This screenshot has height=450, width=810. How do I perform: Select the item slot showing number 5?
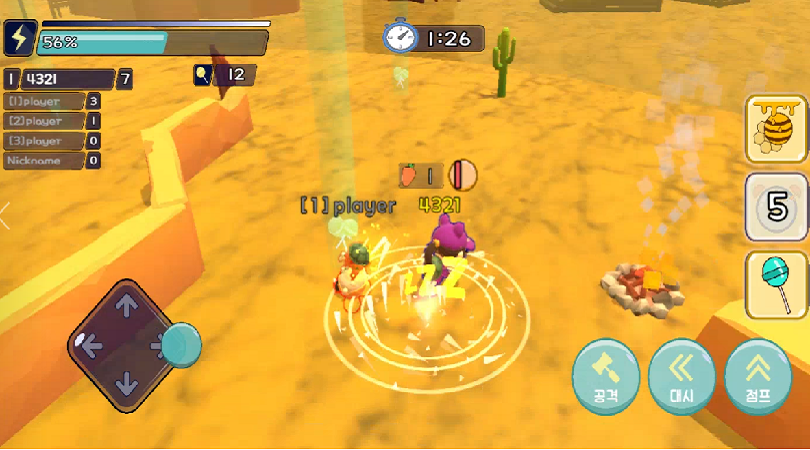(x=776, y=207)
